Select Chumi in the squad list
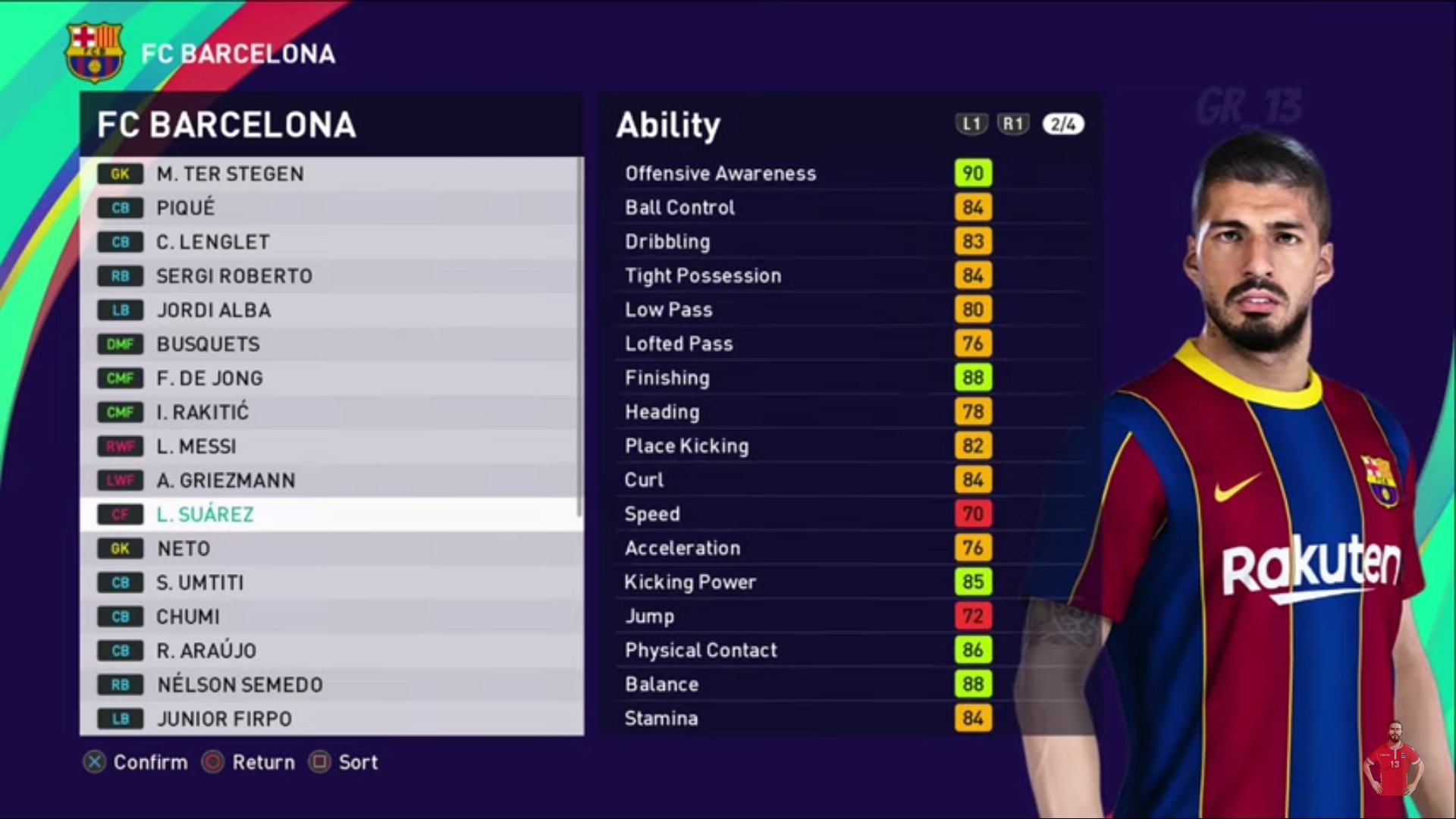The height and width of the screenshot is (819, 1456). click(x=331, y=617)
